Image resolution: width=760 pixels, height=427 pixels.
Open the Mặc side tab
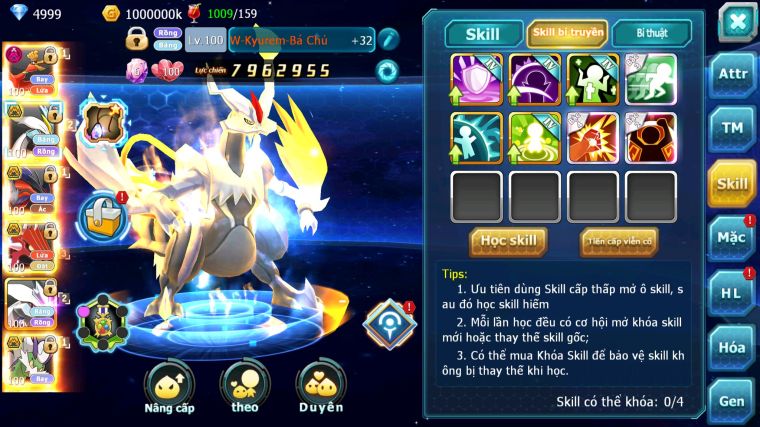coord(732,238)
